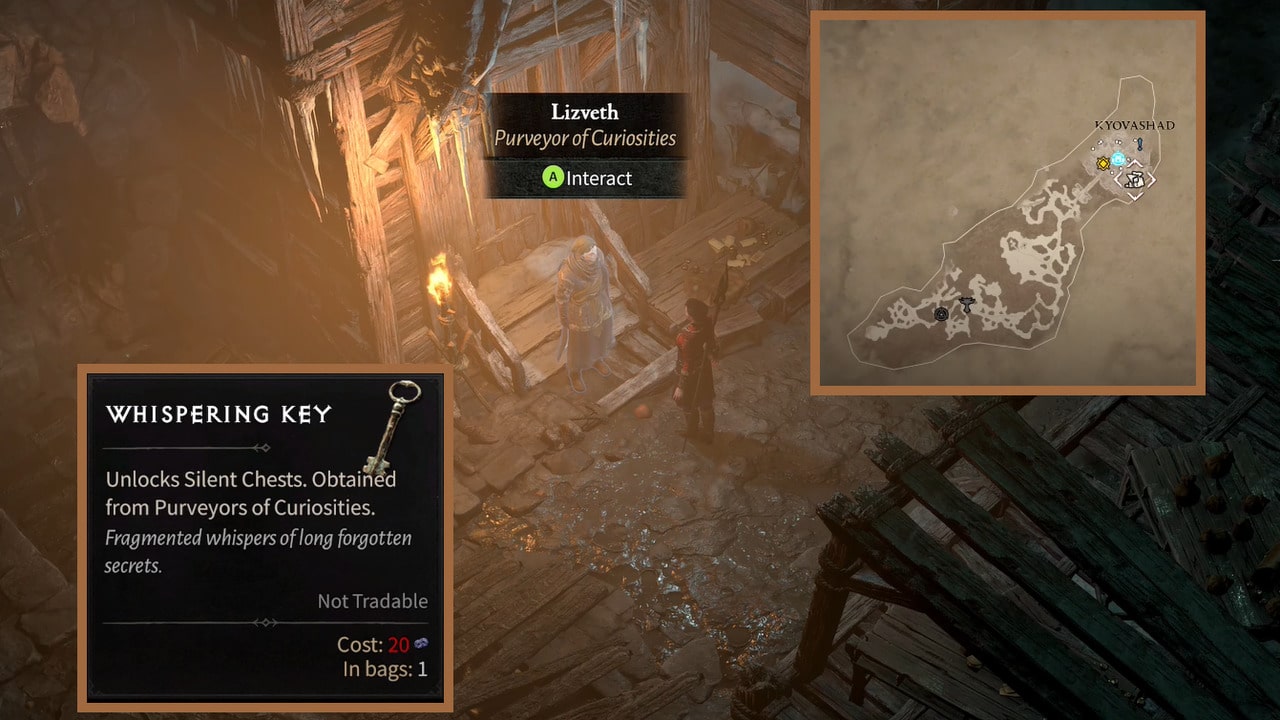
Task: Select the Purveyor of Curiosities subtitle
Action: (x=587, y=139)
